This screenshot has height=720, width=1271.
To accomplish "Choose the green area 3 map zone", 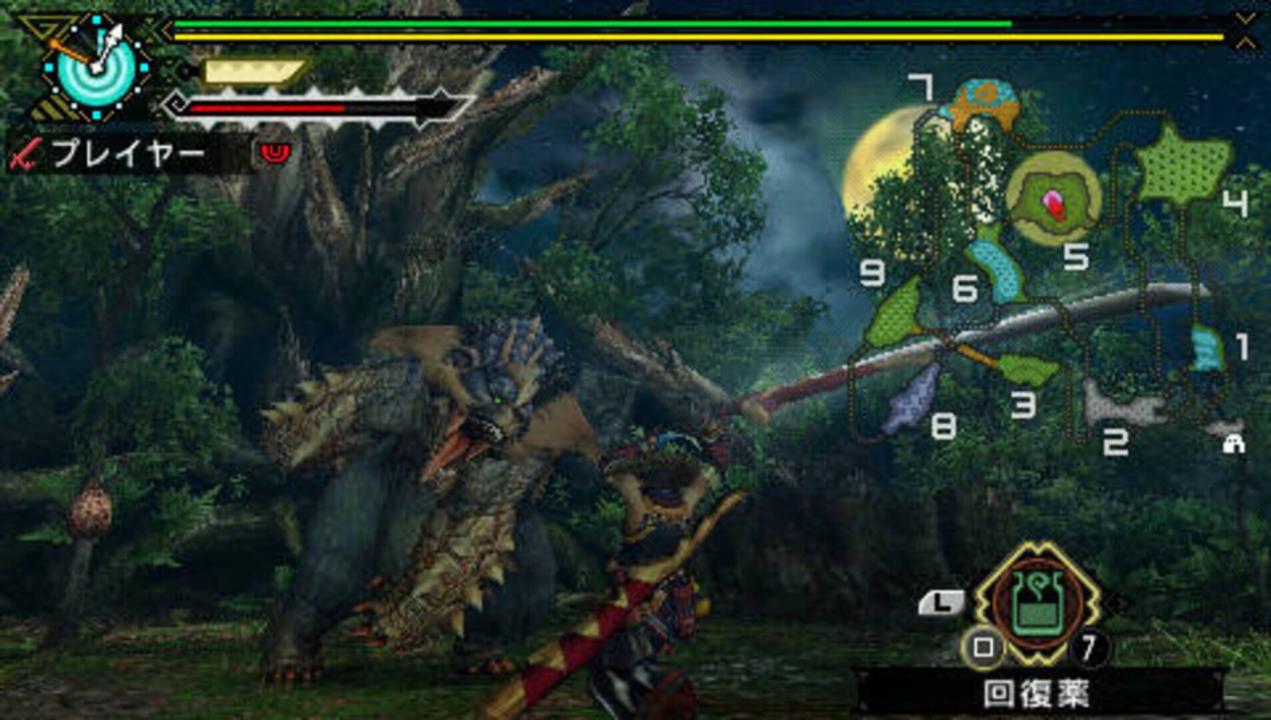I will [x=1027, y=369].
